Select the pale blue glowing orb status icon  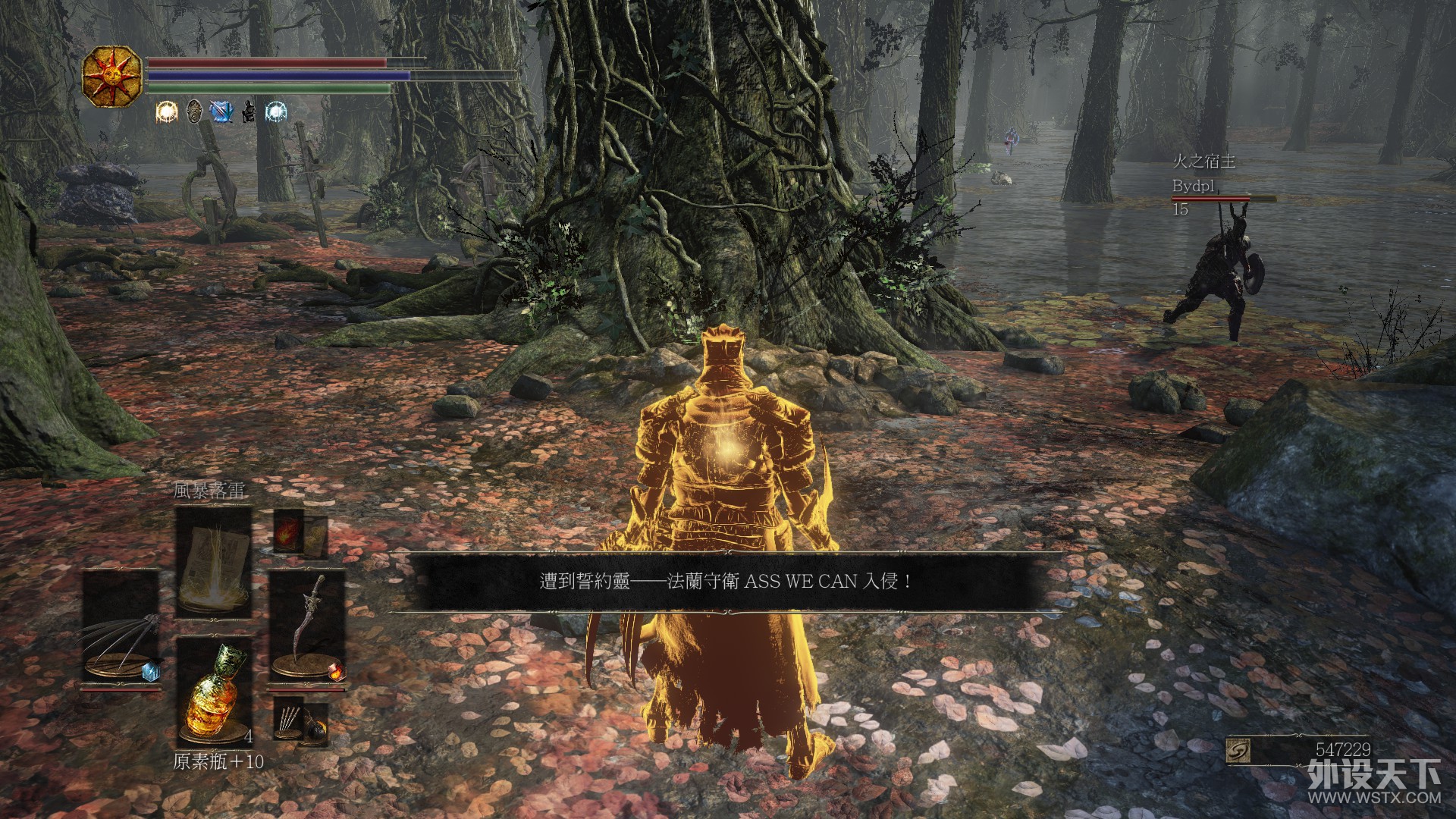[x=276, y=112]
